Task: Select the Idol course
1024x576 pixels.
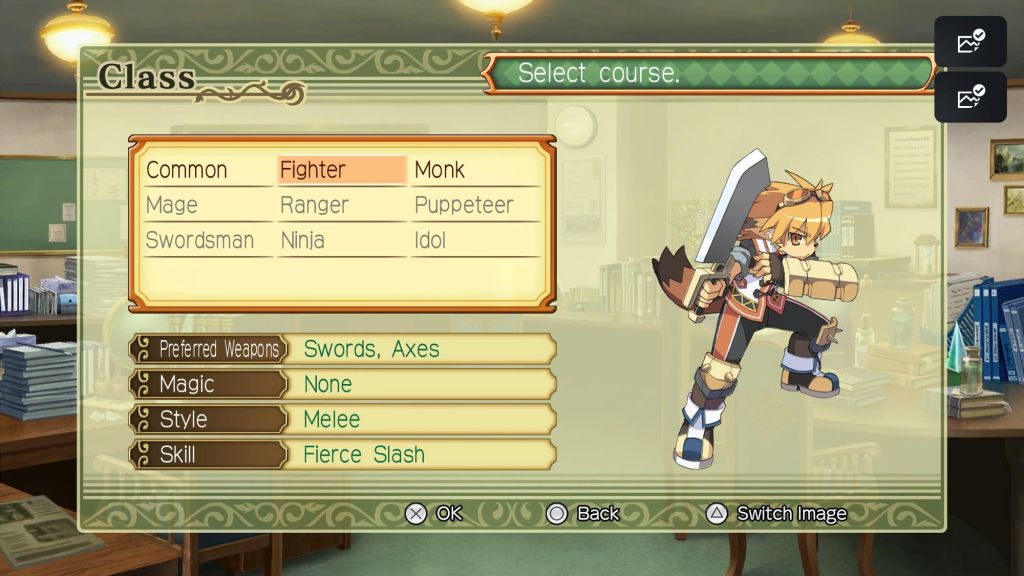Action: tap(430, 241)
